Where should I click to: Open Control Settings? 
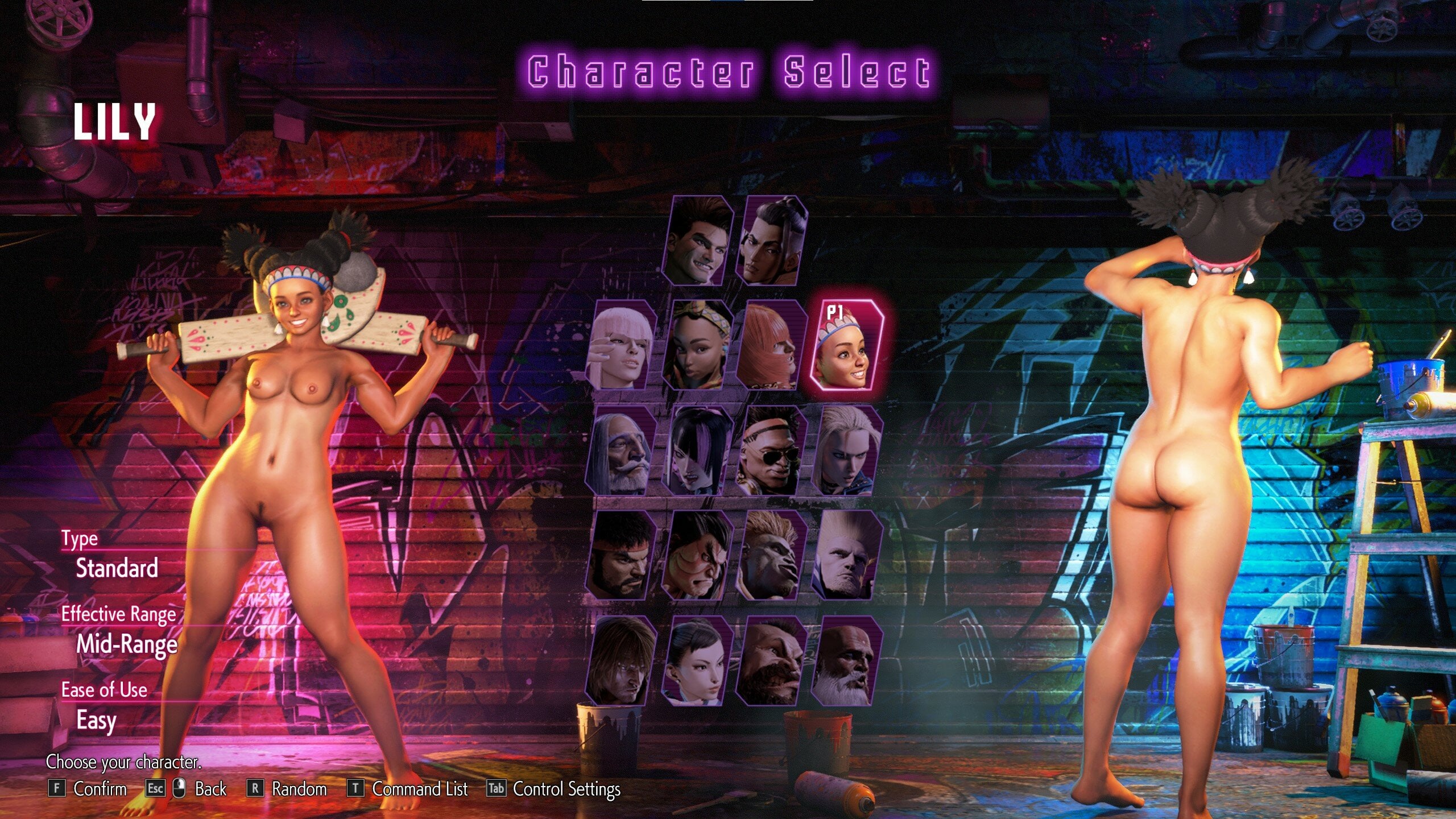point(566,789)
